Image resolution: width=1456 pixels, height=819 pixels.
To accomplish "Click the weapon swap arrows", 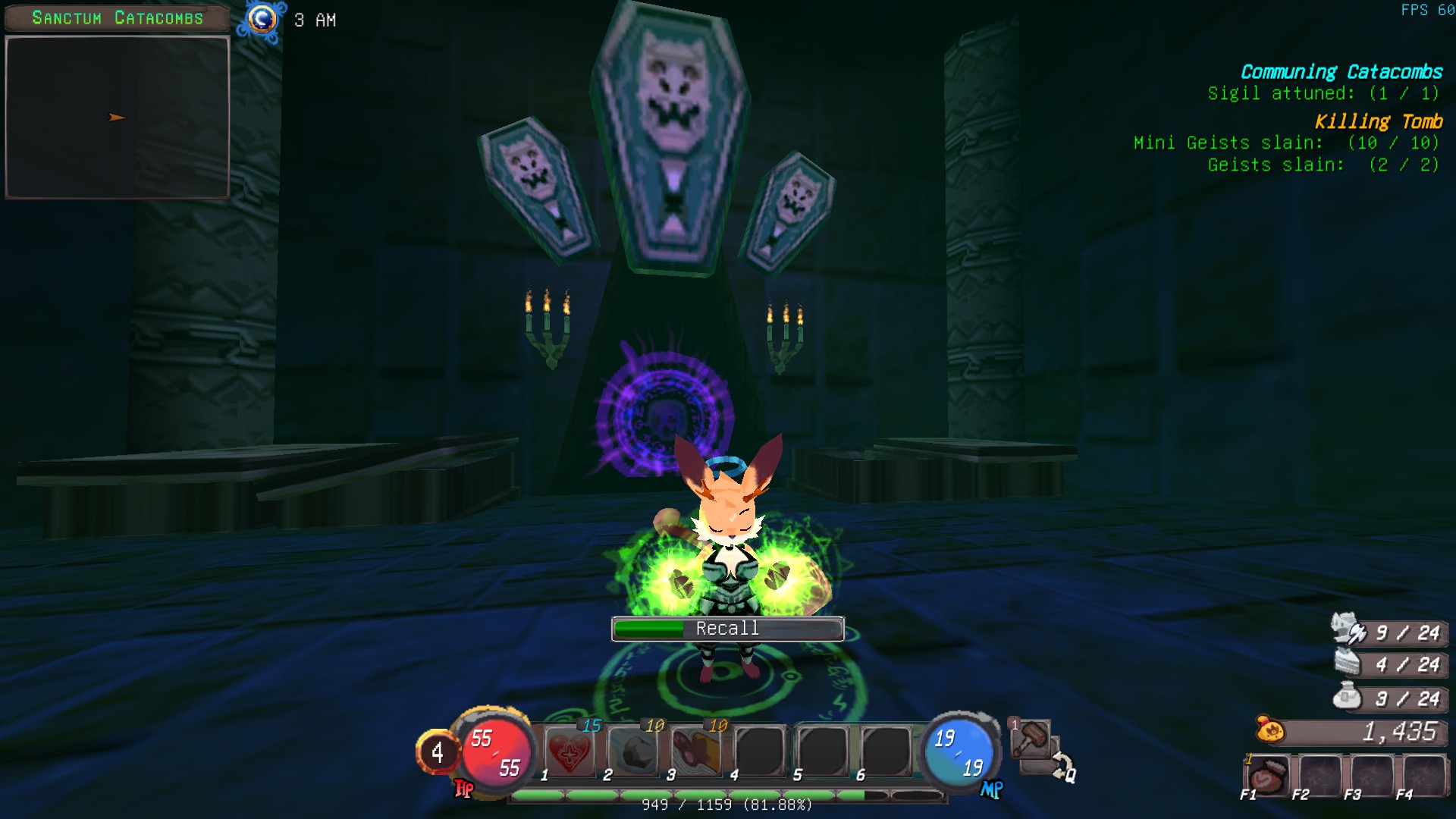I will 1062,766.
